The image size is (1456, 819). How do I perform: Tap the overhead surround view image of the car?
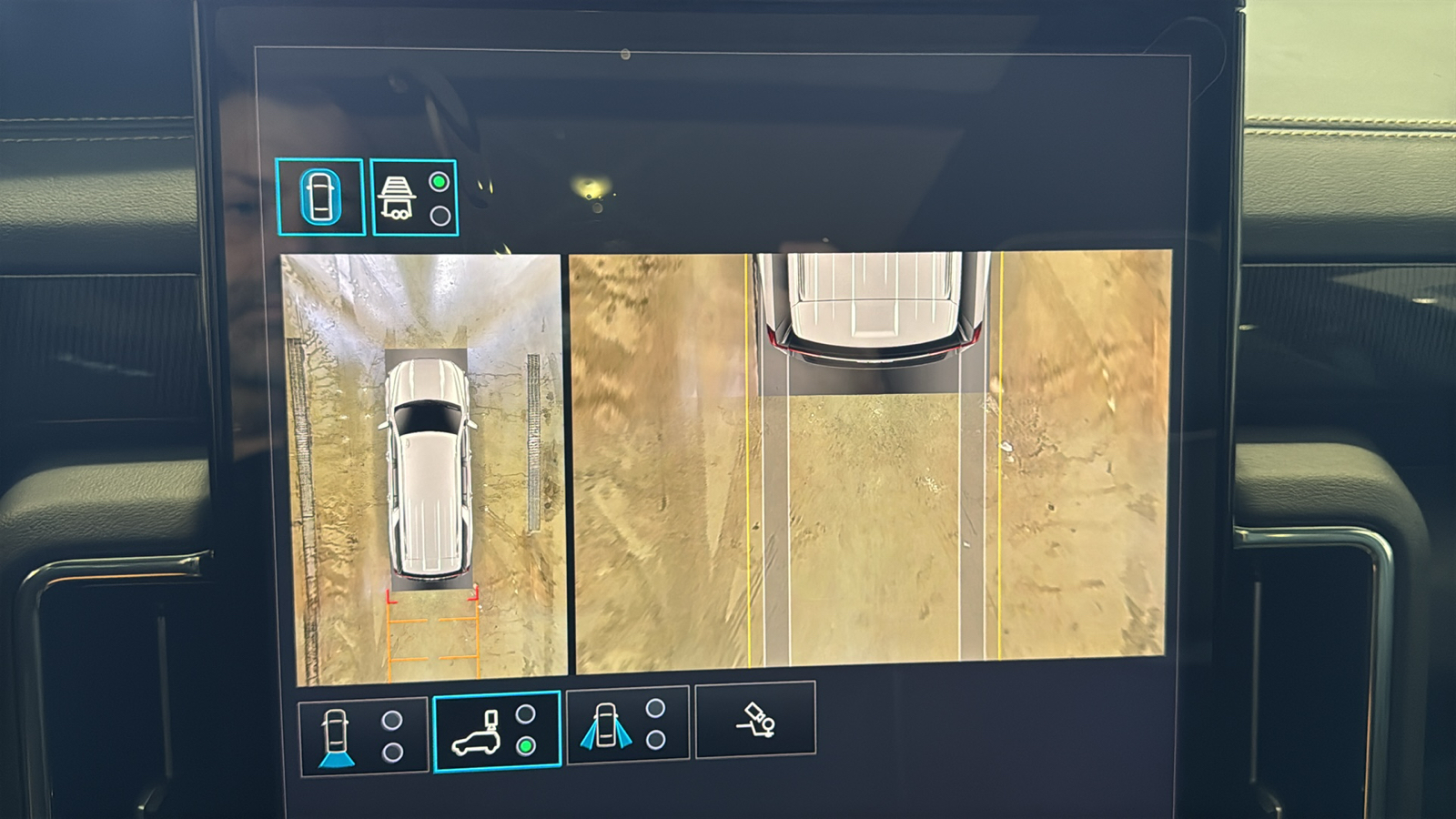424,469
